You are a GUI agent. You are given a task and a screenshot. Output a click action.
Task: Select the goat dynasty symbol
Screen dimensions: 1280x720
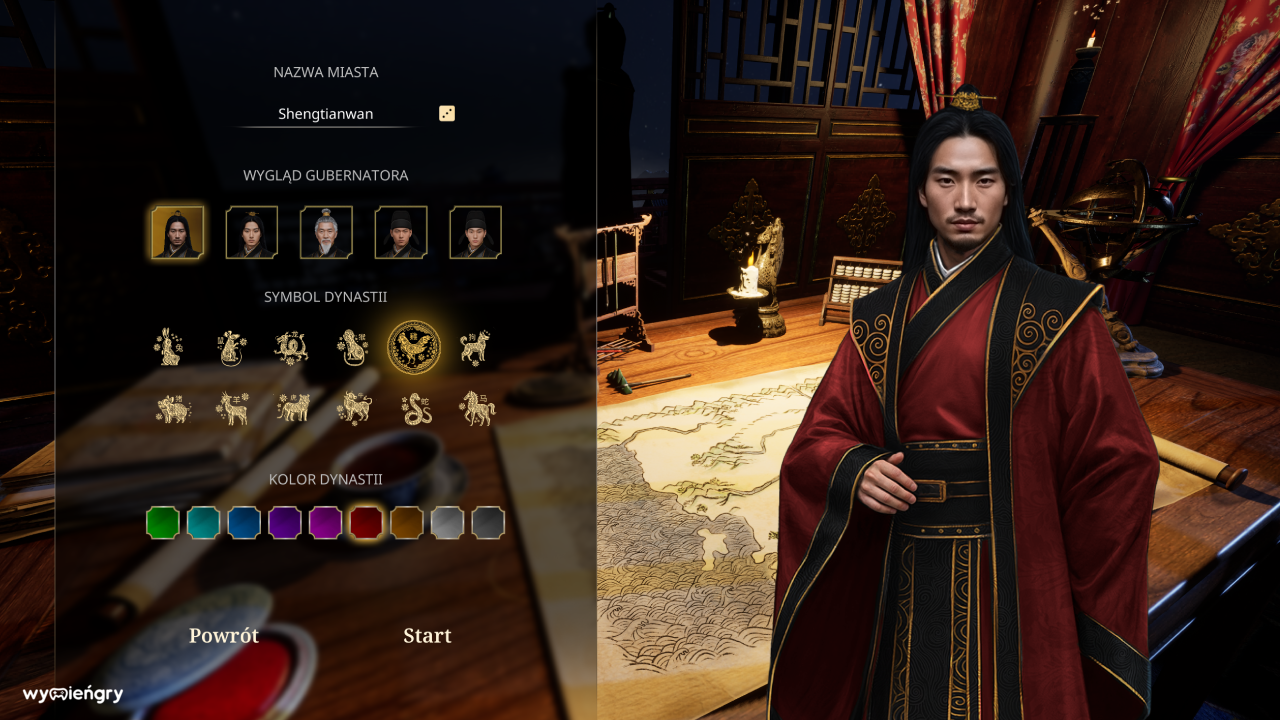tap(232, 405)
